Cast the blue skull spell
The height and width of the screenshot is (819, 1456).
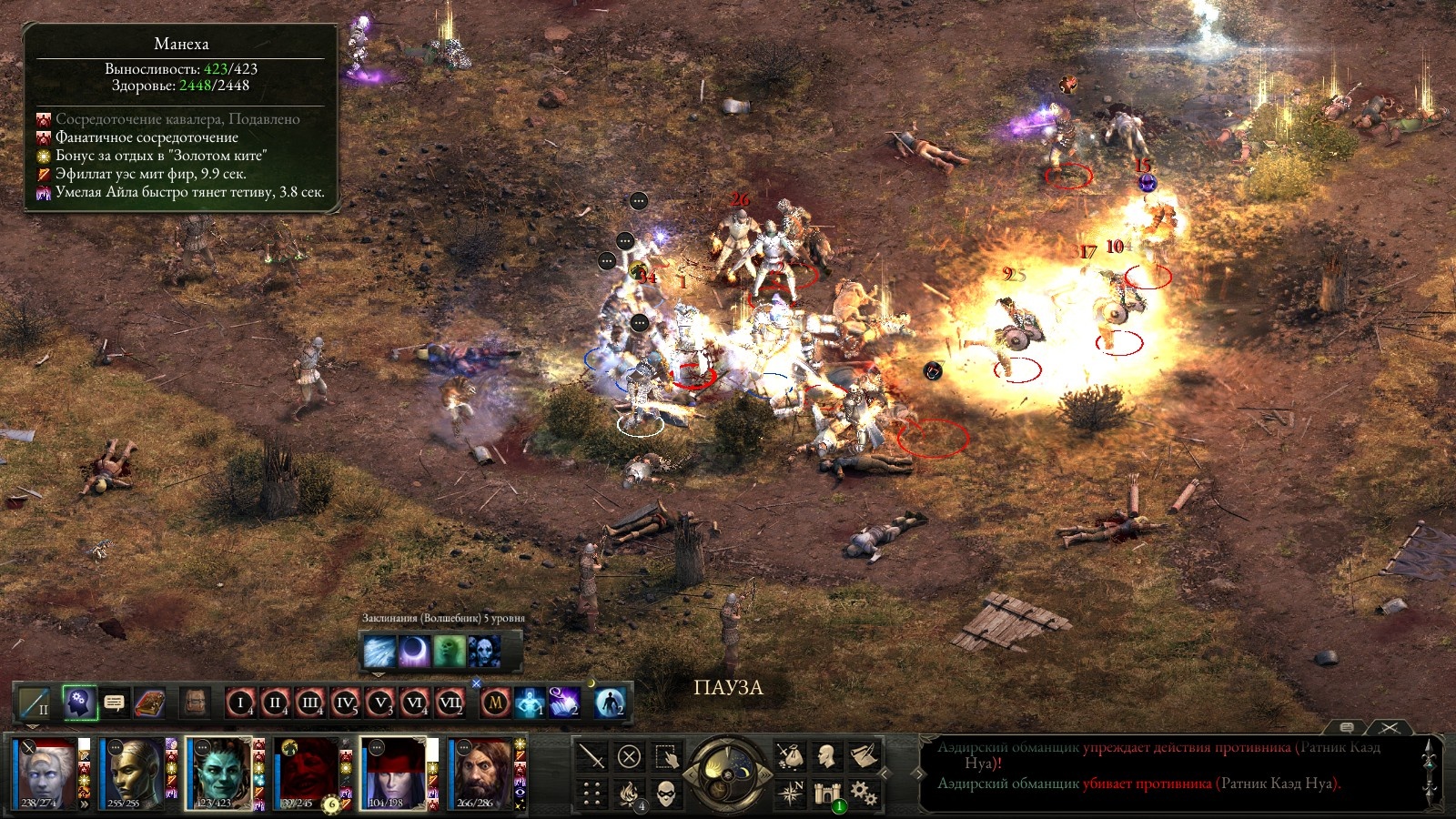click(x=483, y=652)
